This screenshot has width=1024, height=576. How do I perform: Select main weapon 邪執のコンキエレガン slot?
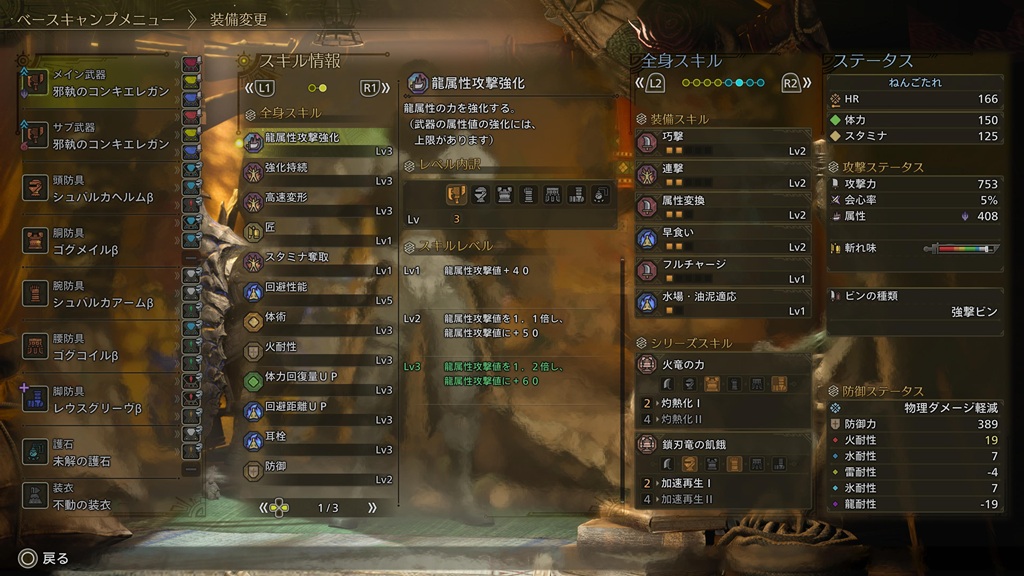[98, 83]
